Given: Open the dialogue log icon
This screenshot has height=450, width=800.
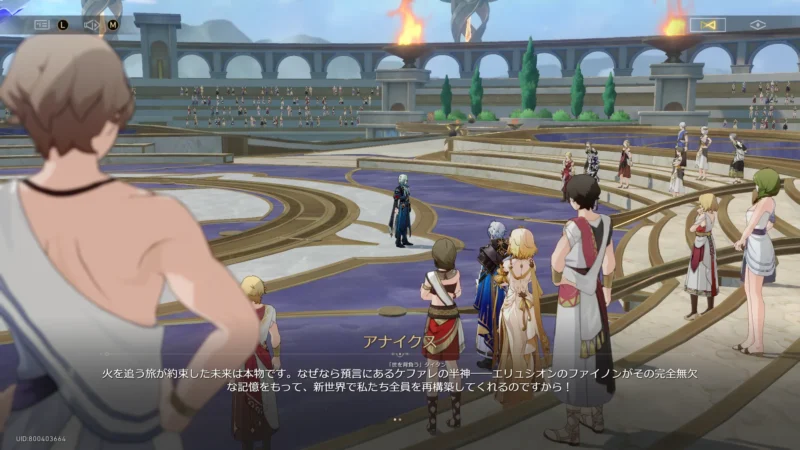Looking at the screenshot, I should point(41,24).
